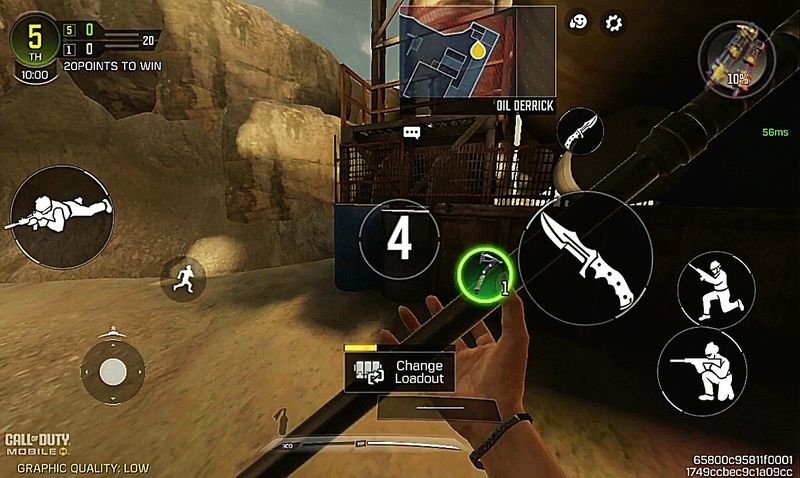The height and width of the screenshot is (478, 800).
Task: Tap the virtual movement joystick
Action: (112, 372)
